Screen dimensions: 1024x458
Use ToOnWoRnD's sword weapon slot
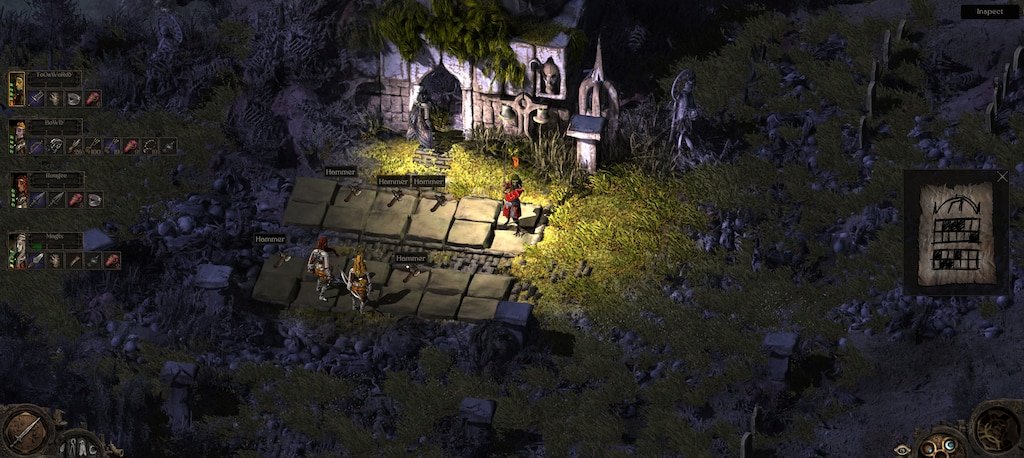coord(37,98)
